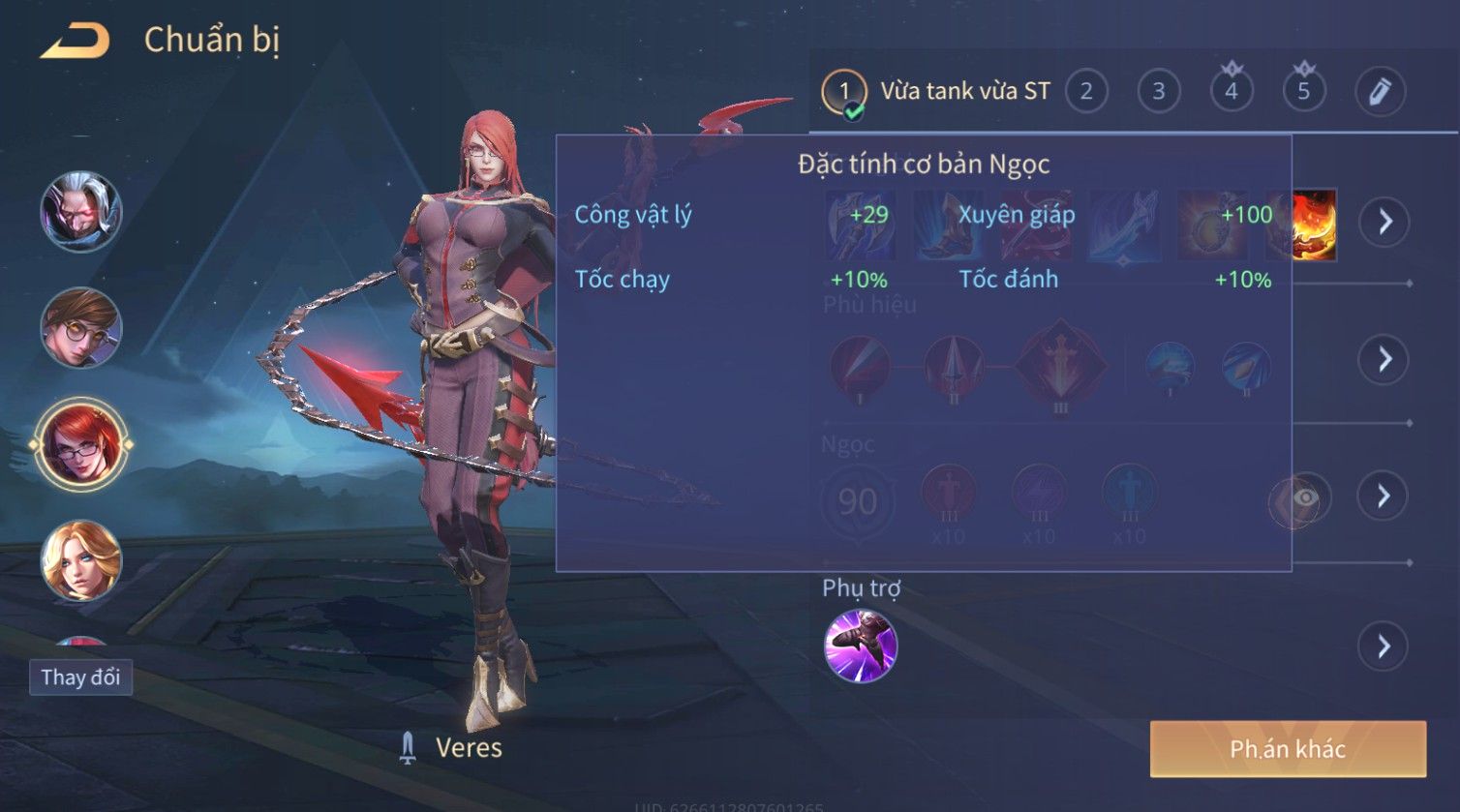
Task: Edit the build with the pencil icon
Action: point(1379,92)
